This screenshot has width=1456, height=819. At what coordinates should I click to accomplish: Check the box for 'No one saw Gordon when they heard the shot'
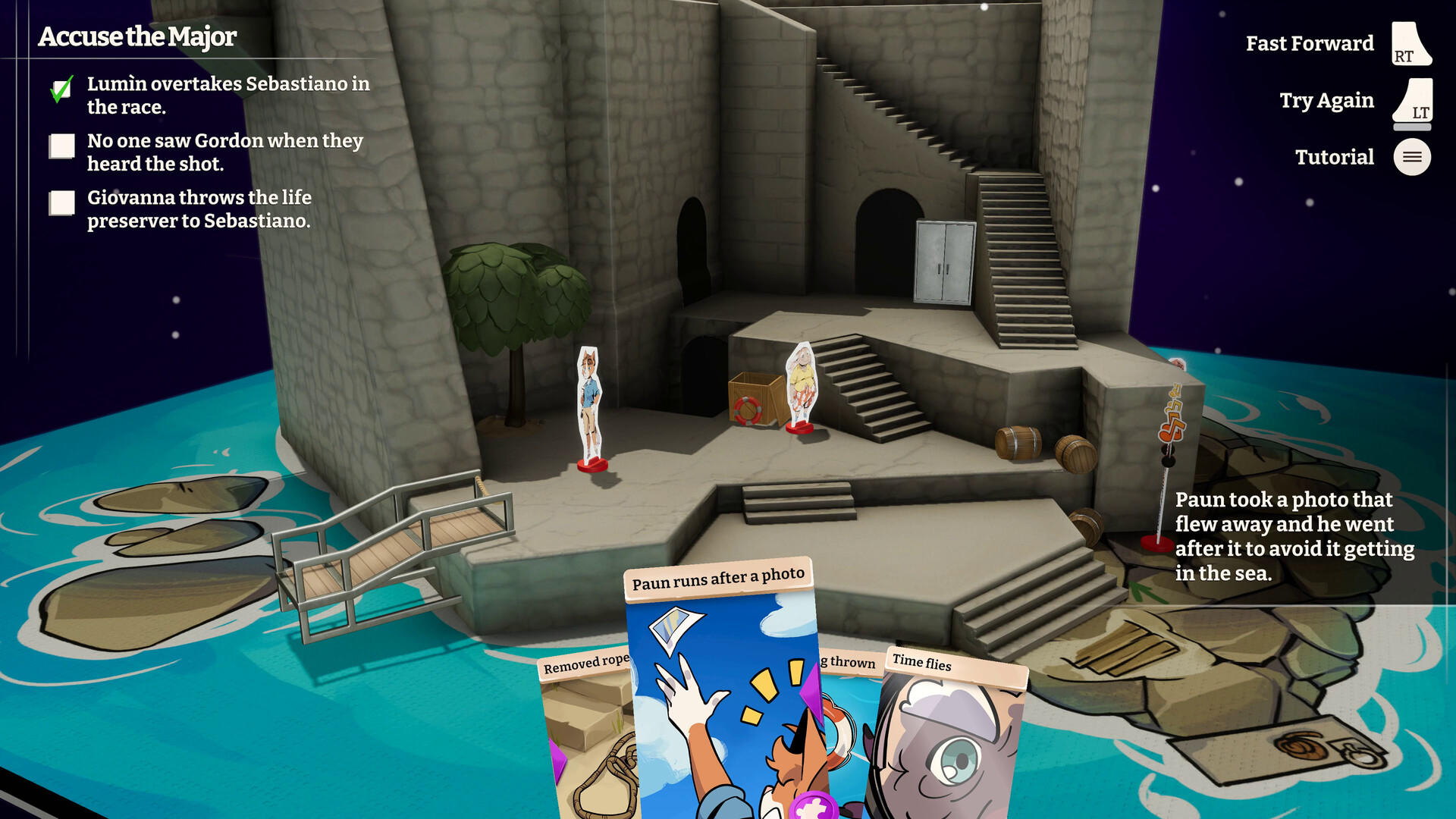tap(61, 146)
